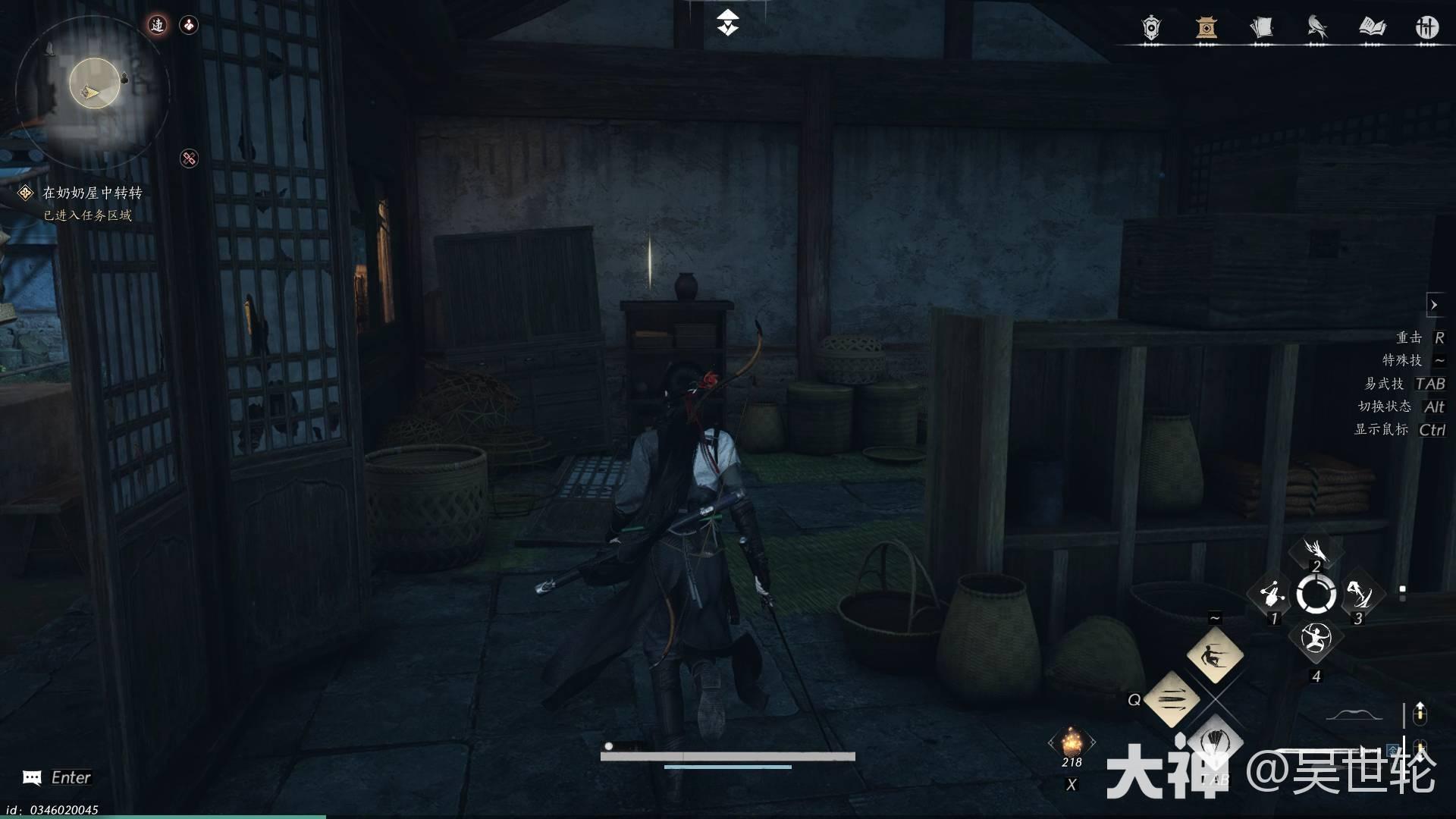Open the shield emblem menu icon
Screen dimensions: 1456x819
tap(1151, 27)
